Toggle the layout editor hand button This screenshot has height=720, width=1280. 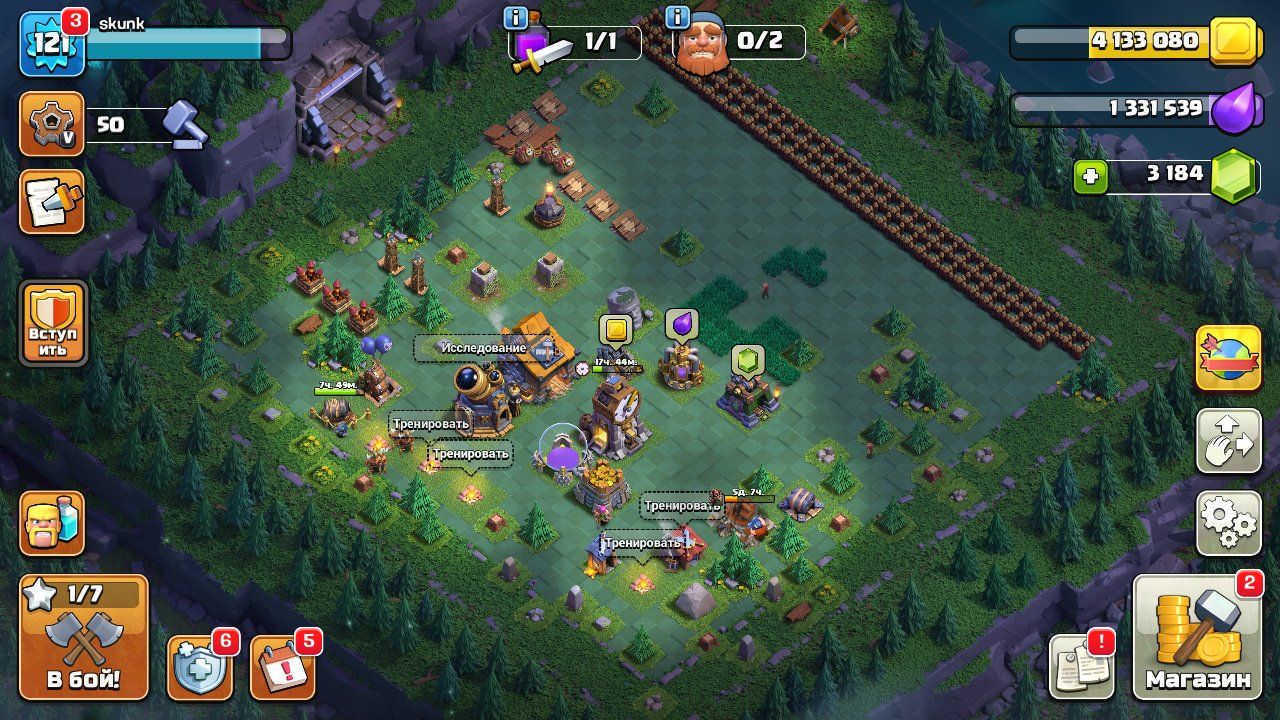tap(1228, 441)
